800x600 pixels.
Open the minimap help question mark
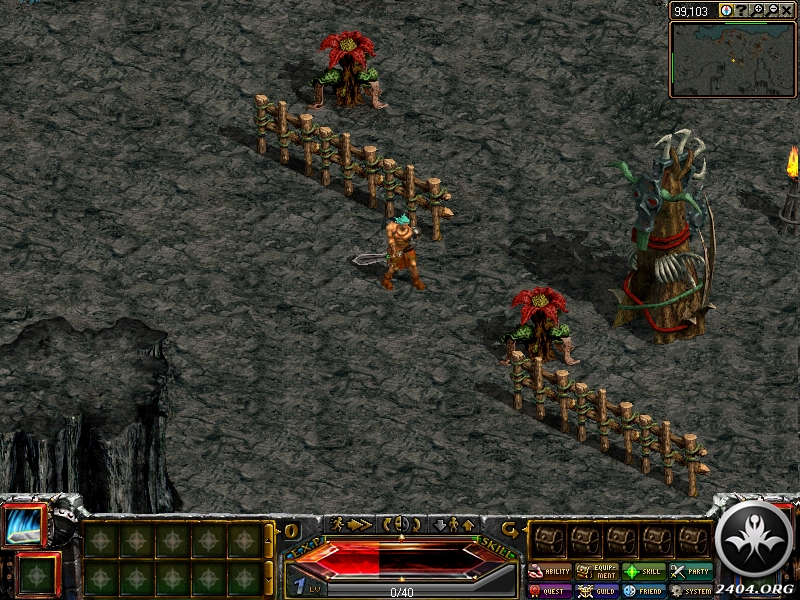(741, 10)
